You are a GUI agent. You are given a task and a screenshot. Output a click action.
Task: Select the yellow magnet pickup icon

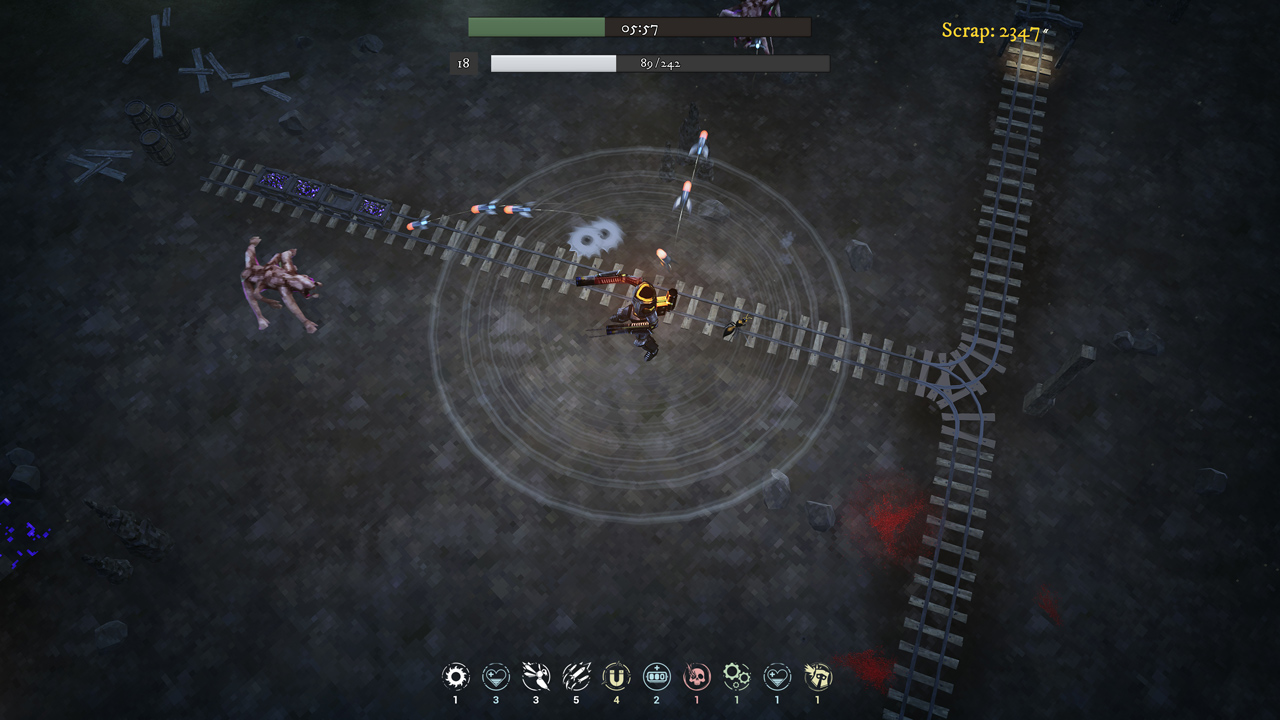(615, 676)
